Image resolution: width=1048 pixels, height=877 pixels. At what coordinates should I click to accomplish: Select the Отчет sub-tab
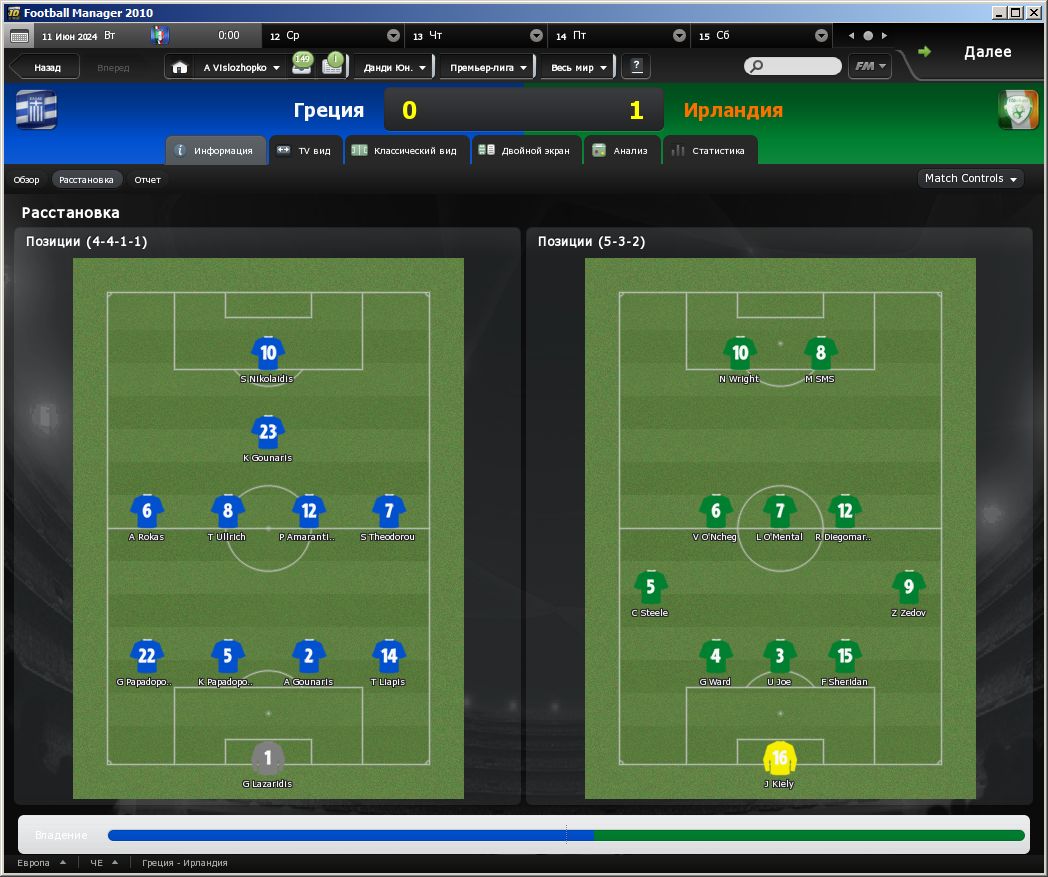pyautogui.click(x=147, y=180)
